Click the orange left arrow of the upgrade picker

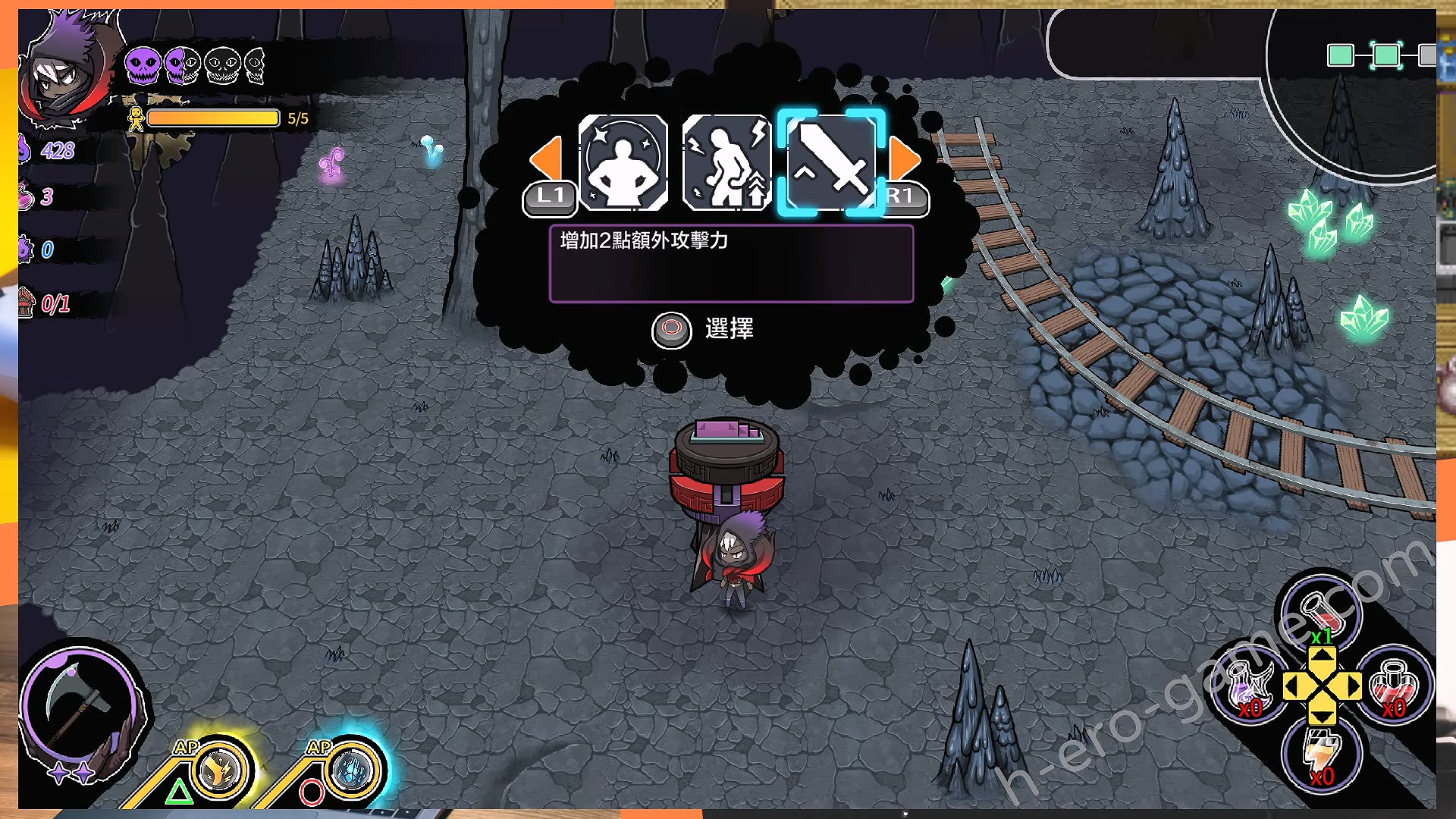click(x=546, y=159)
